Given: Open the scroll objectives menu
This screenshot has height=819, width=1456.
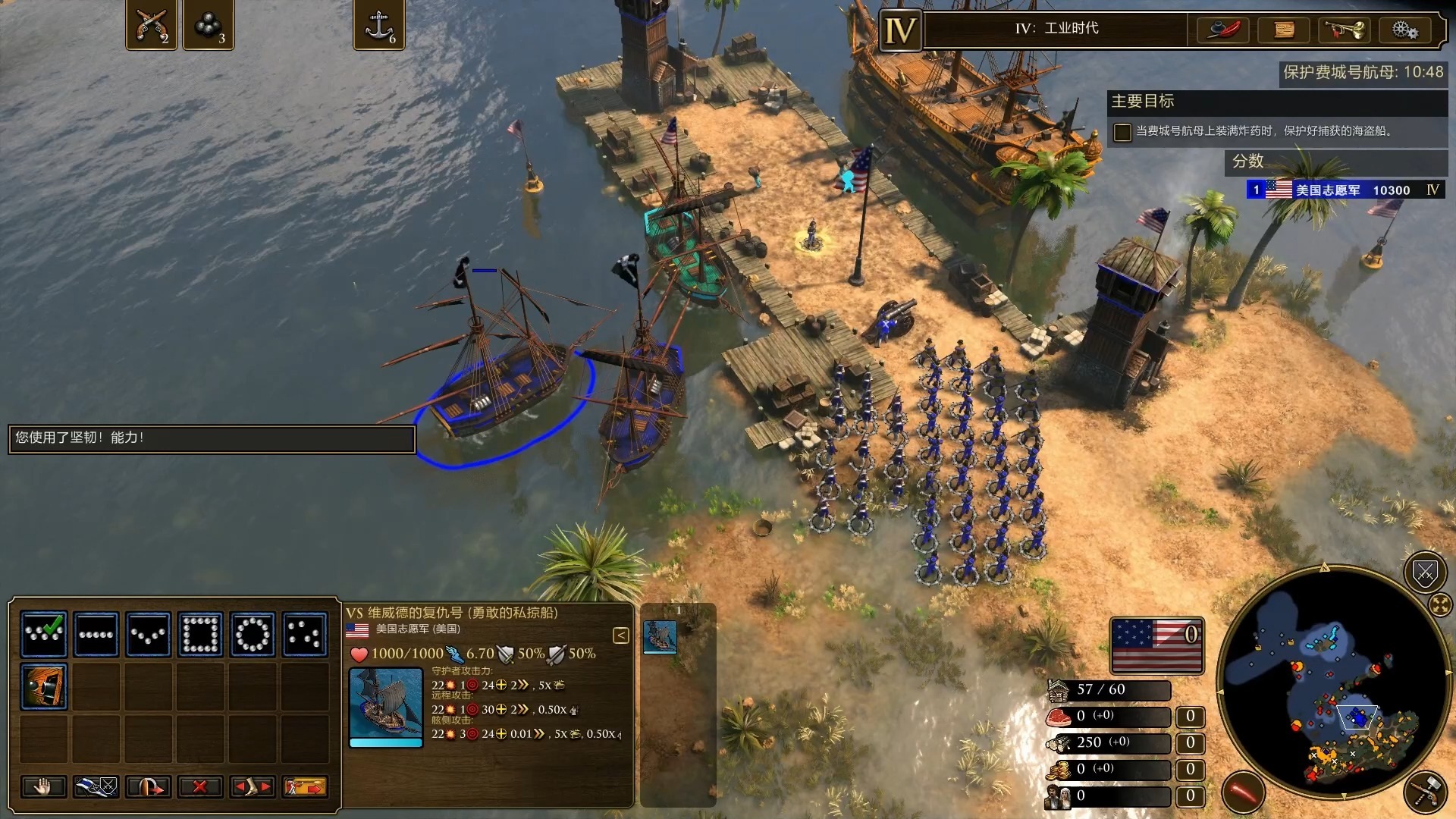Looking at the screenshot, I should click(x=1283, y=30).
